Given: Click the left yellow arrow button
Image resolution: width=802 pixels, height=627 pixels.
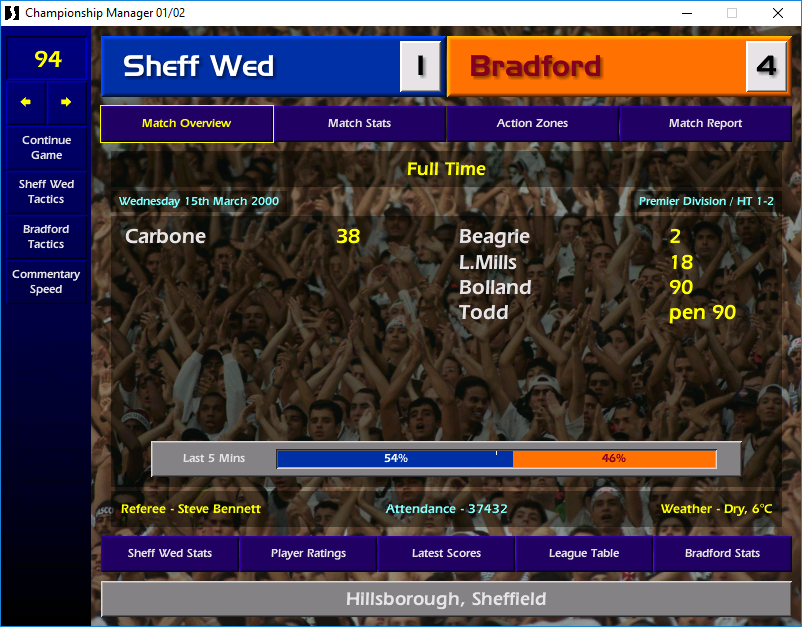Looking at the screenshot, I should point(26,102).
